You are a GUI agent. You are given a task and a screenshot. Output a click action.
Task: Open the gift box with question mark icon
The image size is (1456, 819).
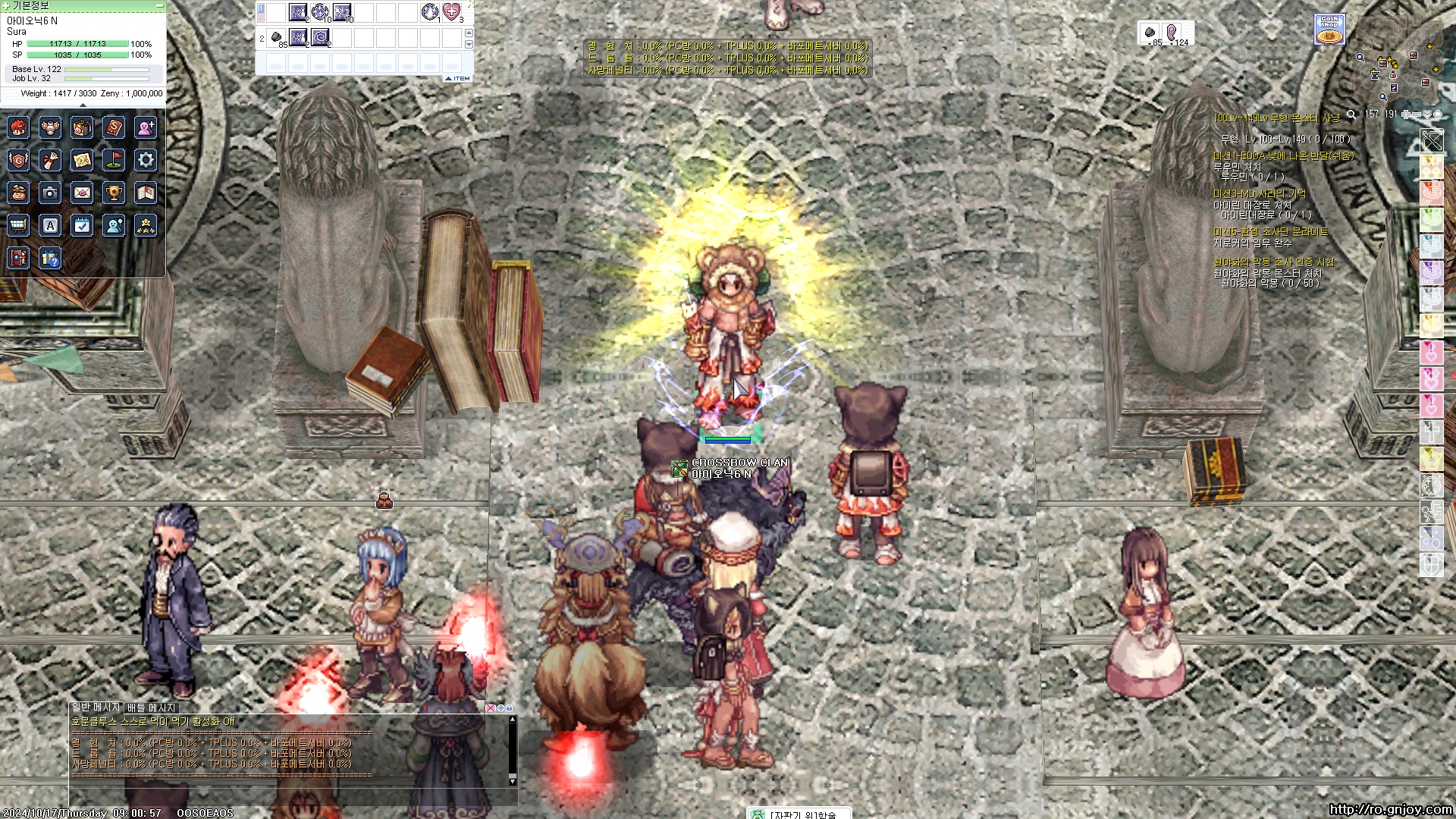tap(50, 259)
